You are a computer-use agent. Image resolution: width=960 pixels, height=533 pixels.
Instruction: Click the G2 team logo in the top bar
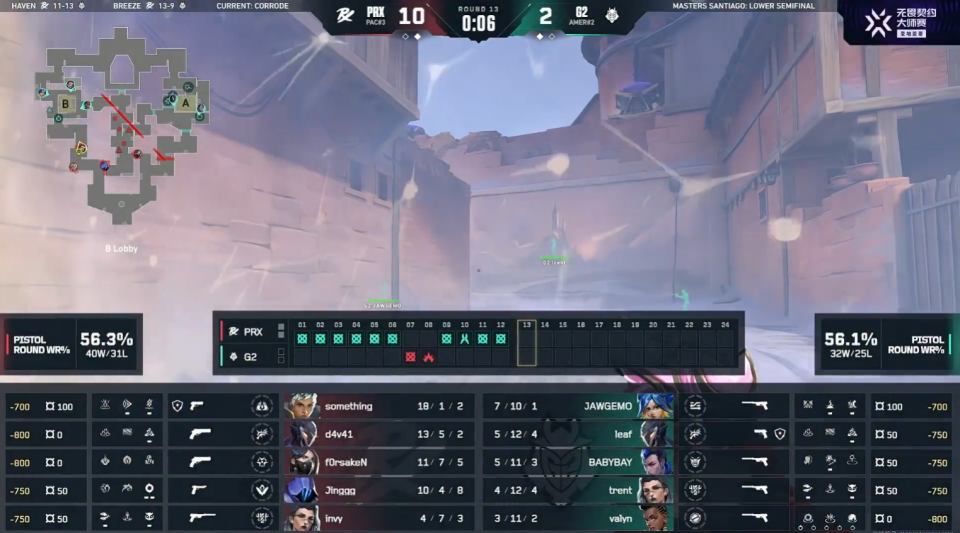tap(611, 17)
